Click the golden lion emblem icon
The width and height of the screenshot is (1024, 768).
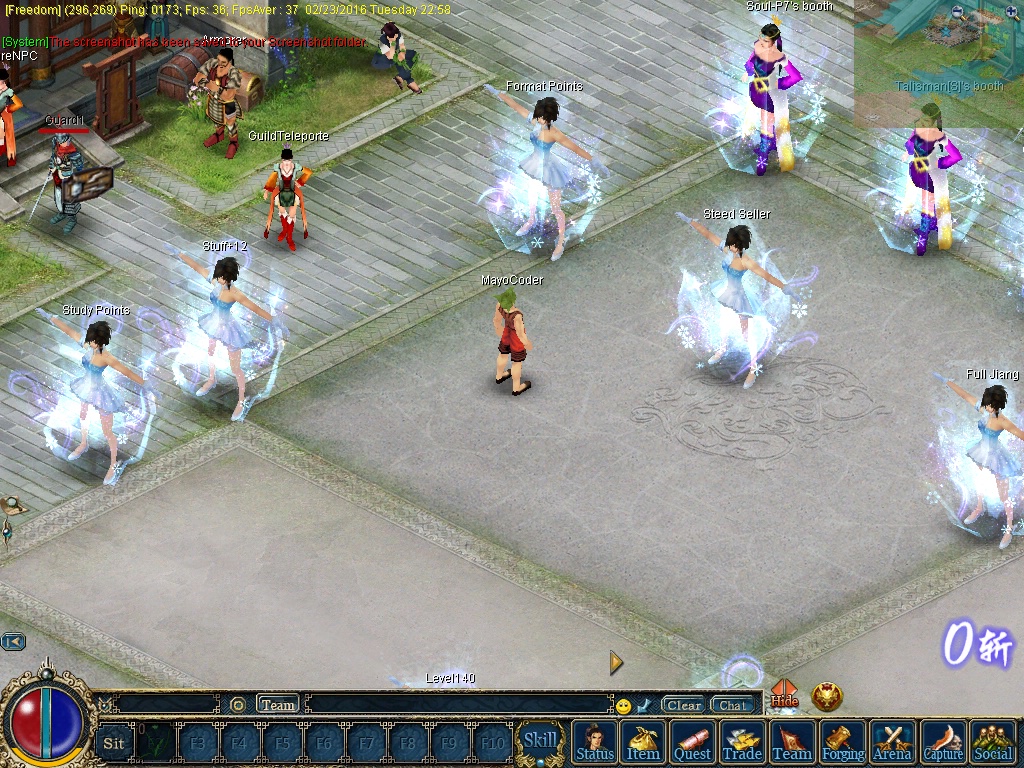pos(827,696)
